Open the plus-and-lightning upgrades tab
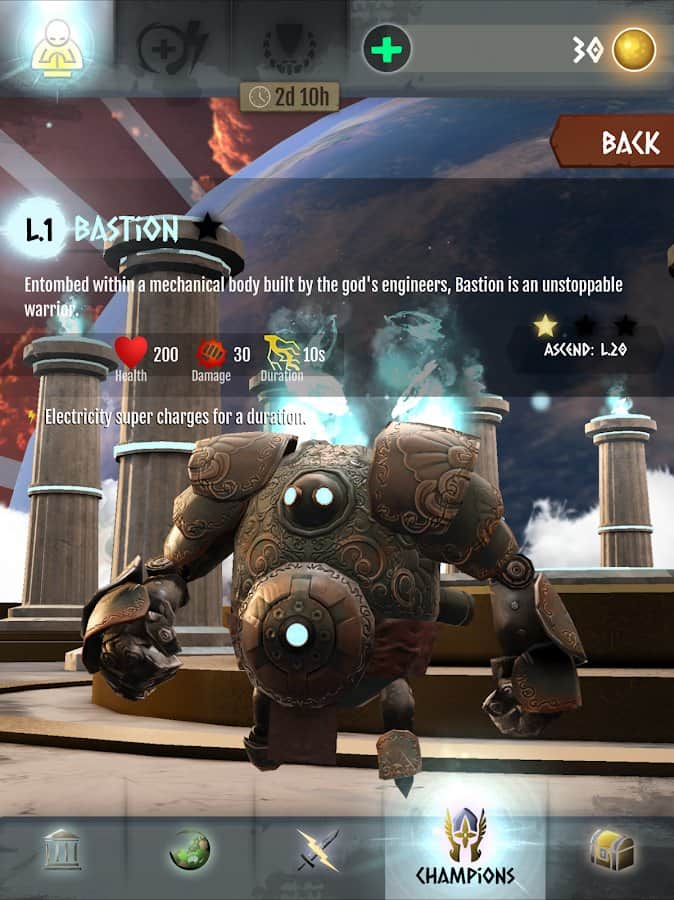The height and width of the screenshot is (900, 674). (171, 48)
